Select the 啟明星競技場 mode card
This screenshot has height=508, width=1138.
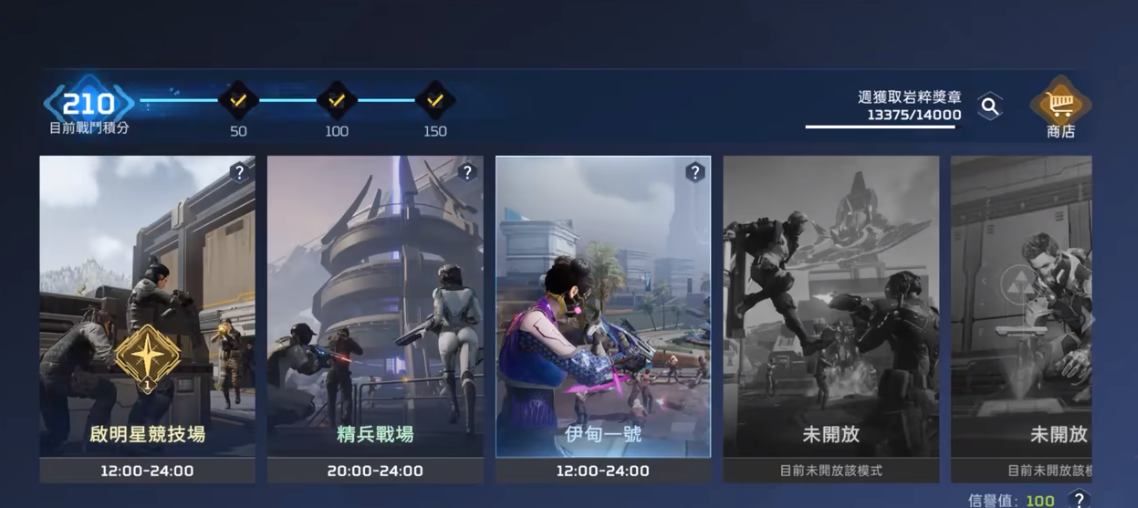click(x=147, y=318)
